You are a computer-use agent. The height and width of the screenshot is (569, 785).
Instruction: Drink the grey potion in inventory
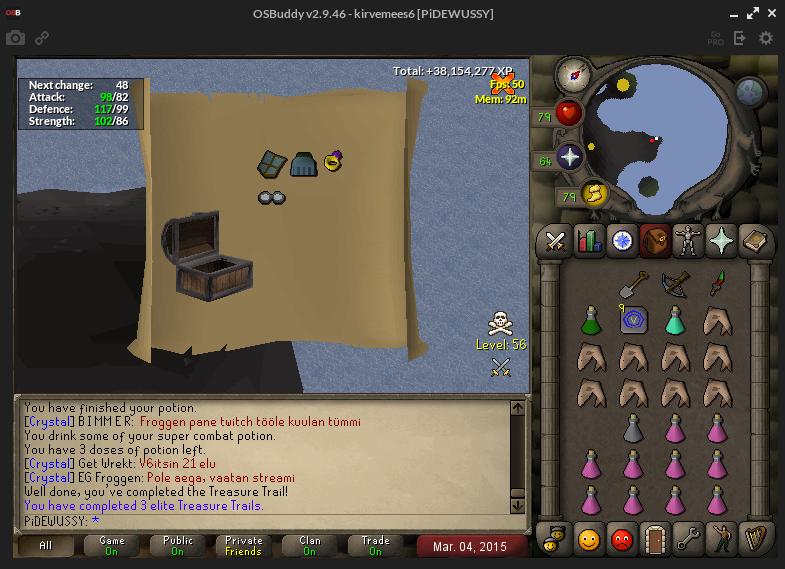[x=633, y=428]
